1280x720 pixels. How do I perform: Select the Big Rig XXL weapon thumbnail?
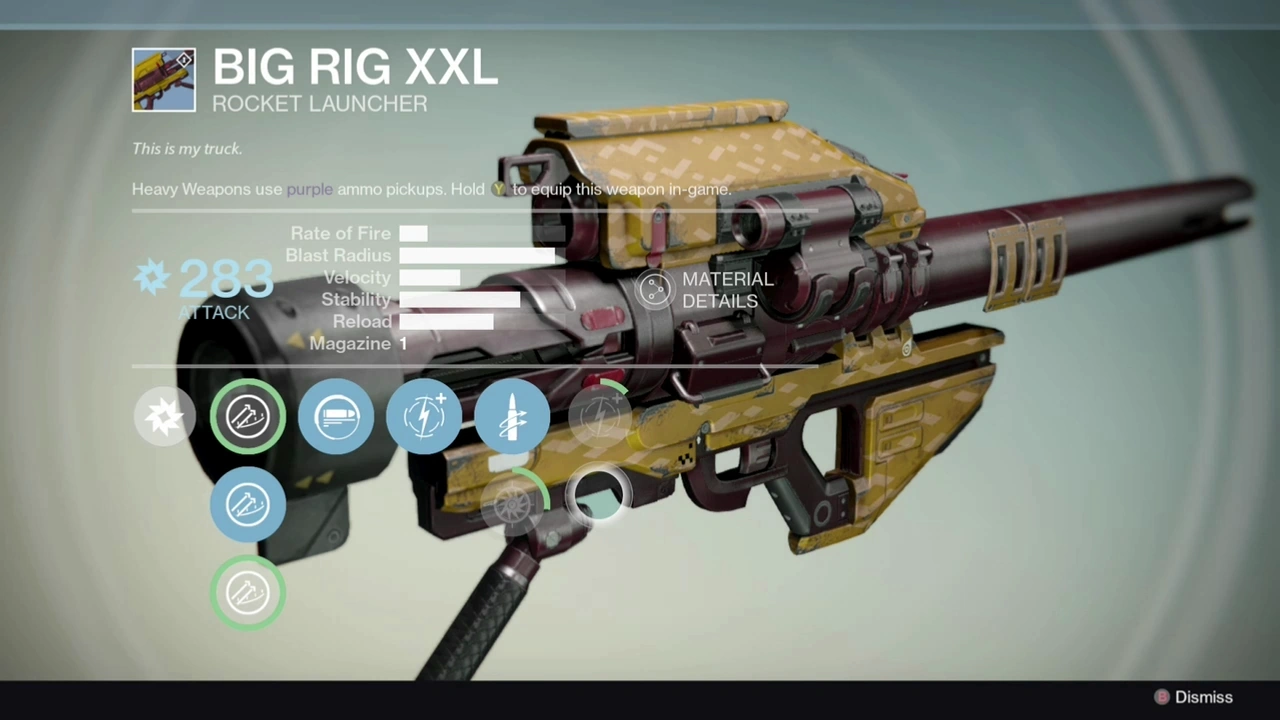pyautogui.click(x=163, y=79)
